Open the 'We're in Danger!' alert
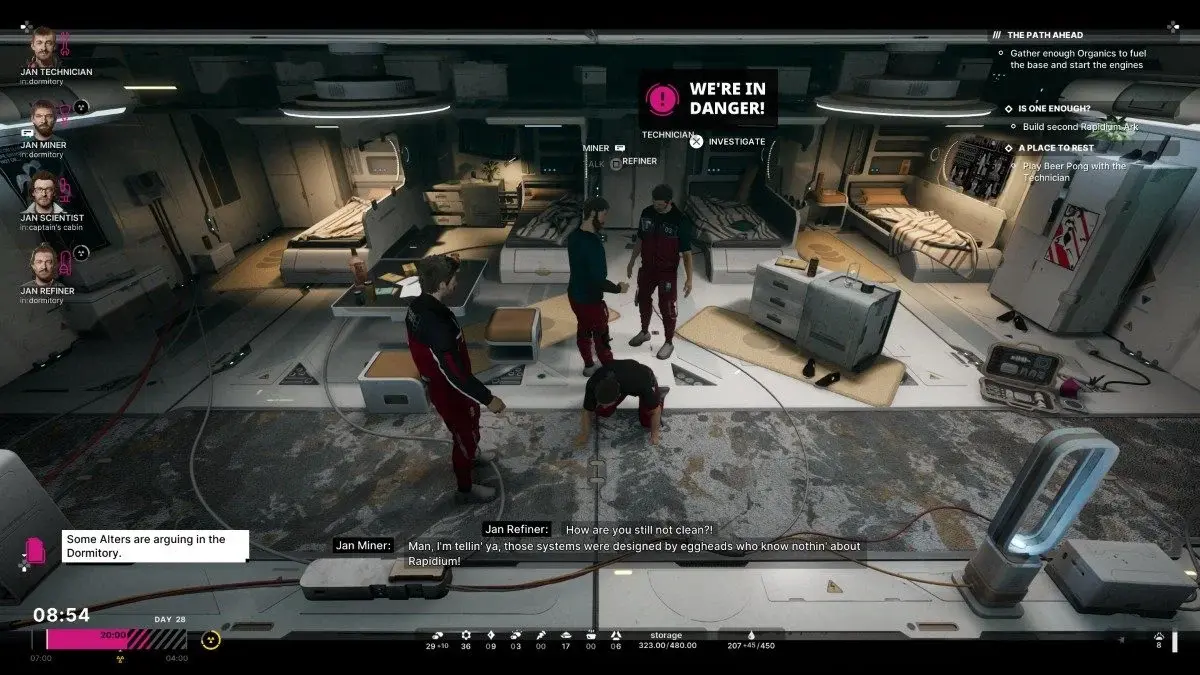Screen dimensions: 1200x675 [708, 97]
